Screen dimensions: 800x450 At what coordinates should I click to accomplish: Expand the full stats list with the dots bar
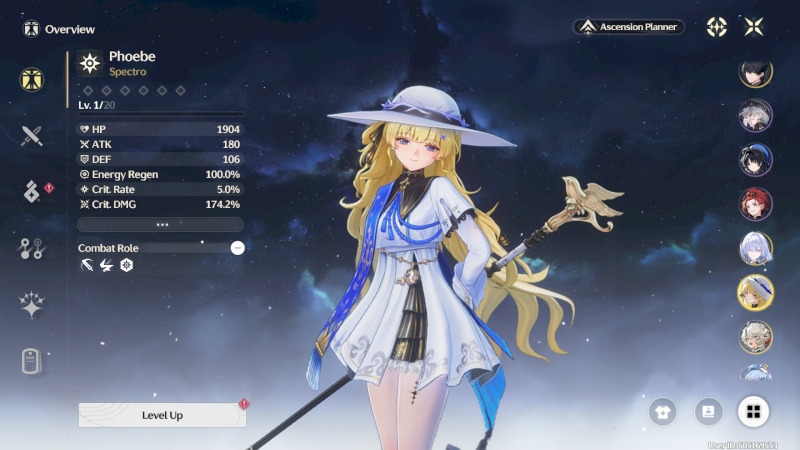[x=161, y=225]
